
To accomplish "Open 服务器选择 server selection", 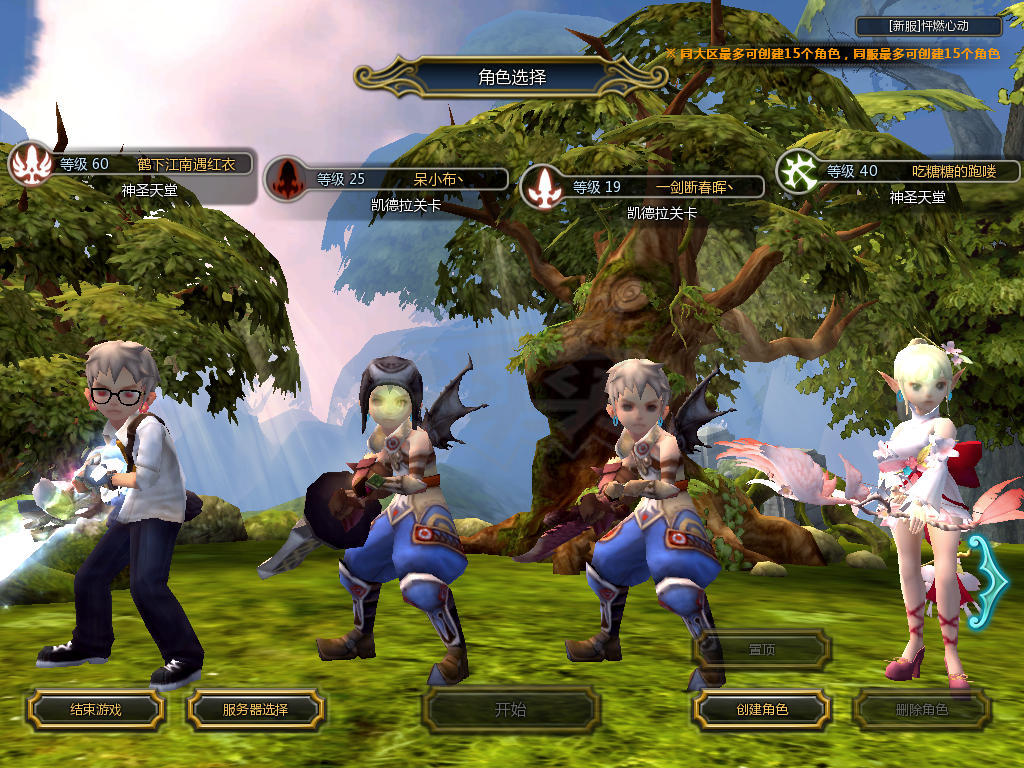I will (x=255, y=710).
